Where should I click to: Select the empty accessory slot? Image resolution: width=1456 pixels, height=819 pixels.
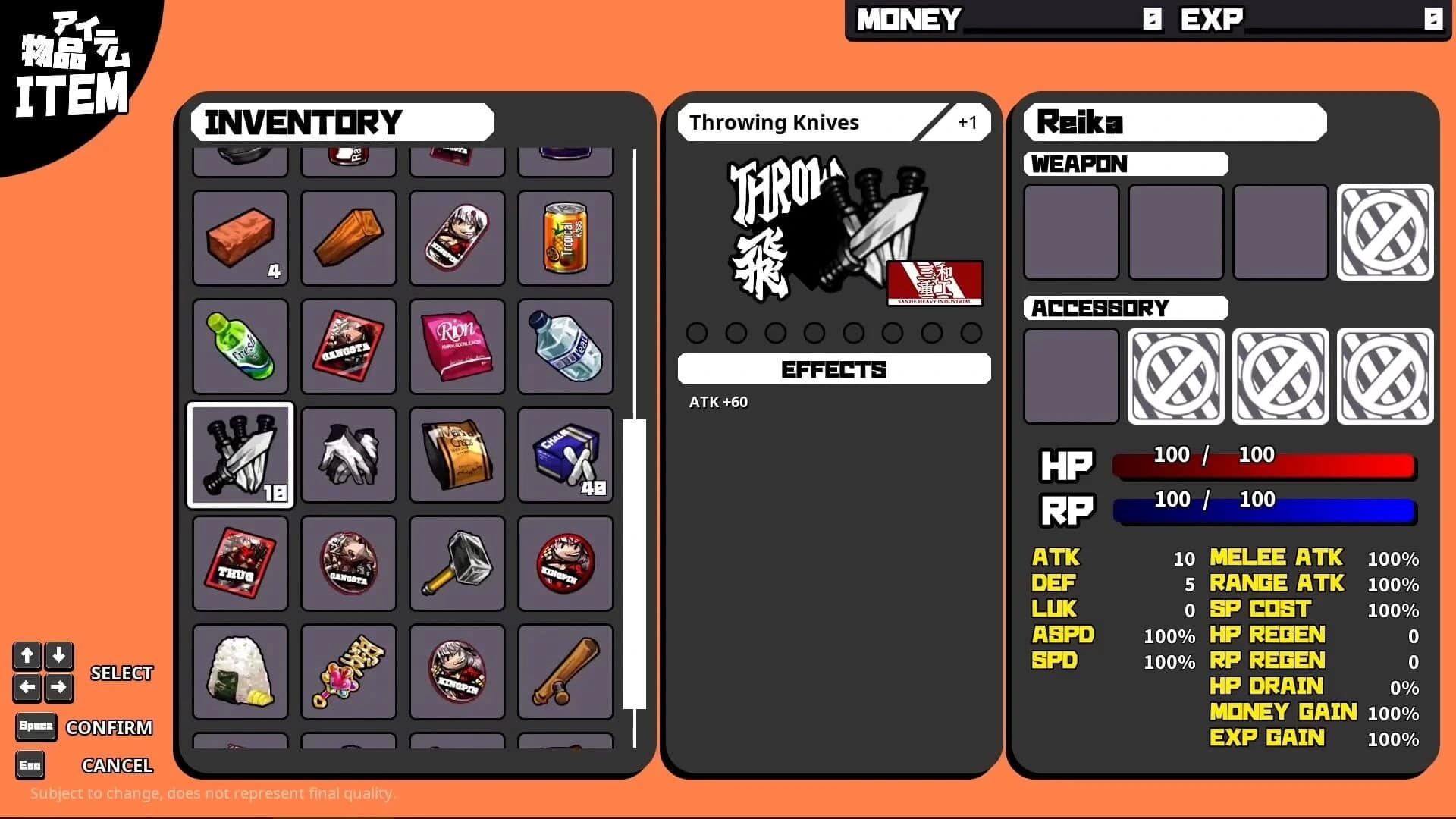pos(1070,375)
